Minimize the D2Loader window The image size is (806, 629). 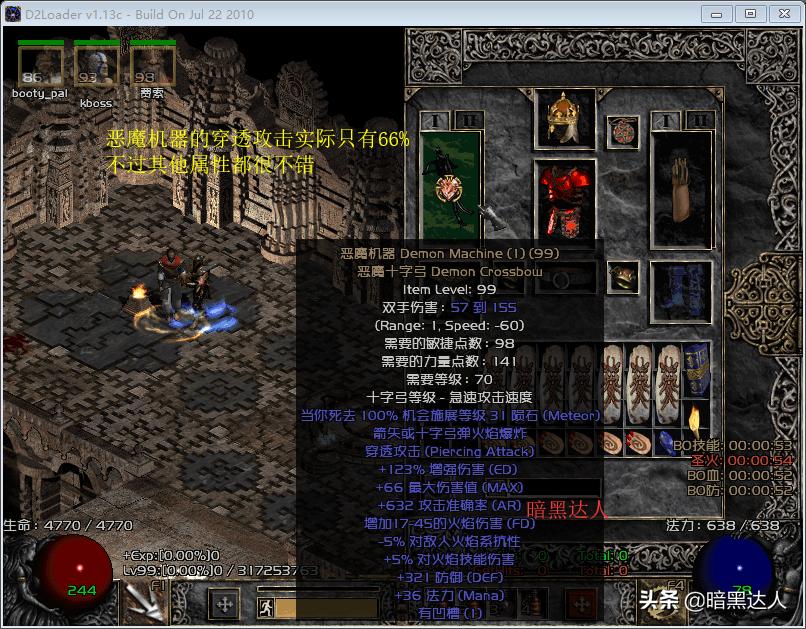point(717,14)
